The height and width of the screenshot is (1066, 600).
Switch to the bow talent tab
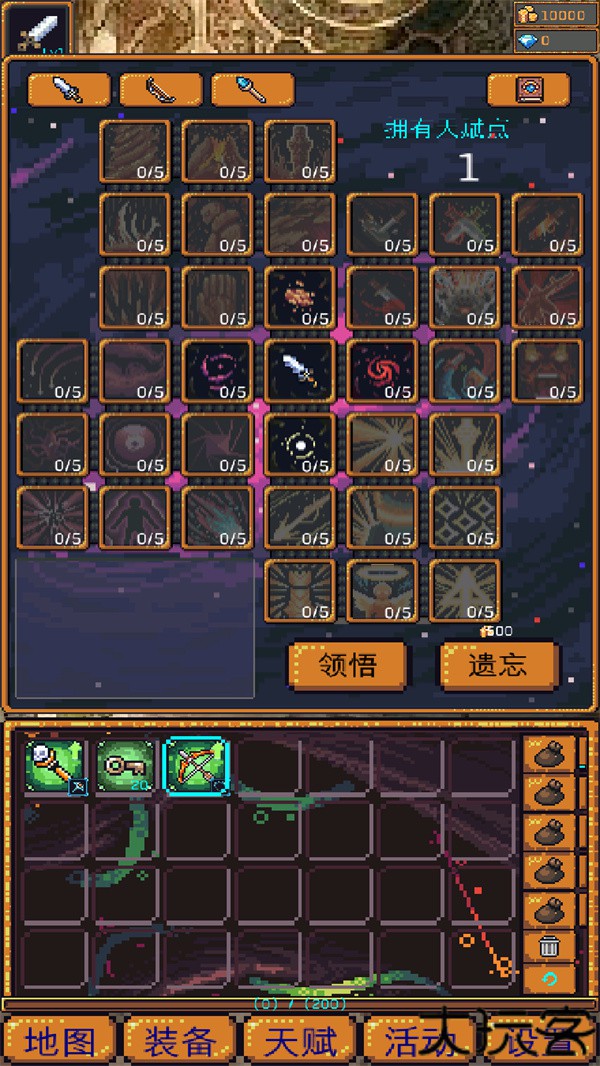[x=160, y=89]
